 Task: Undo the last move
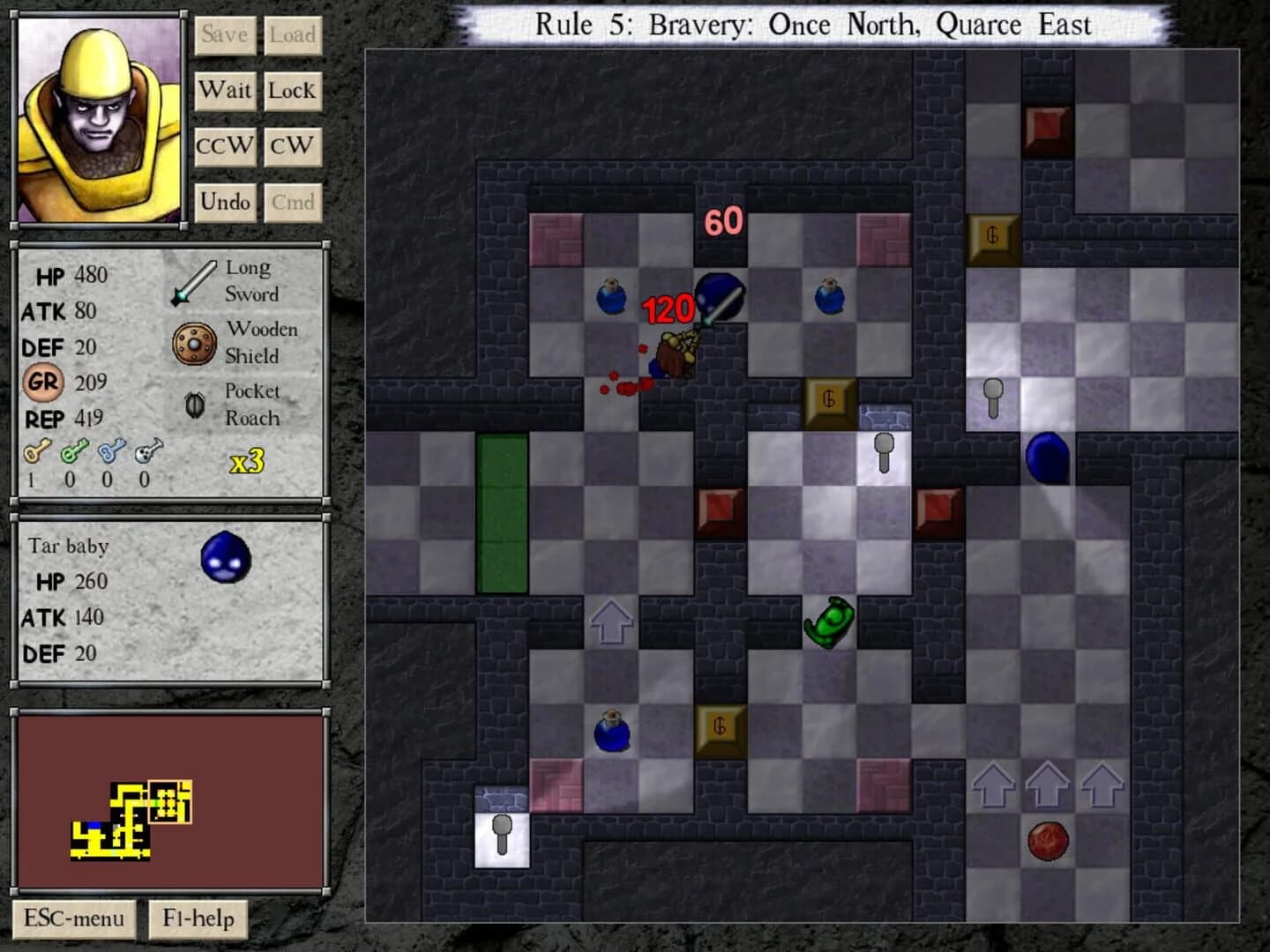(225, 202)
